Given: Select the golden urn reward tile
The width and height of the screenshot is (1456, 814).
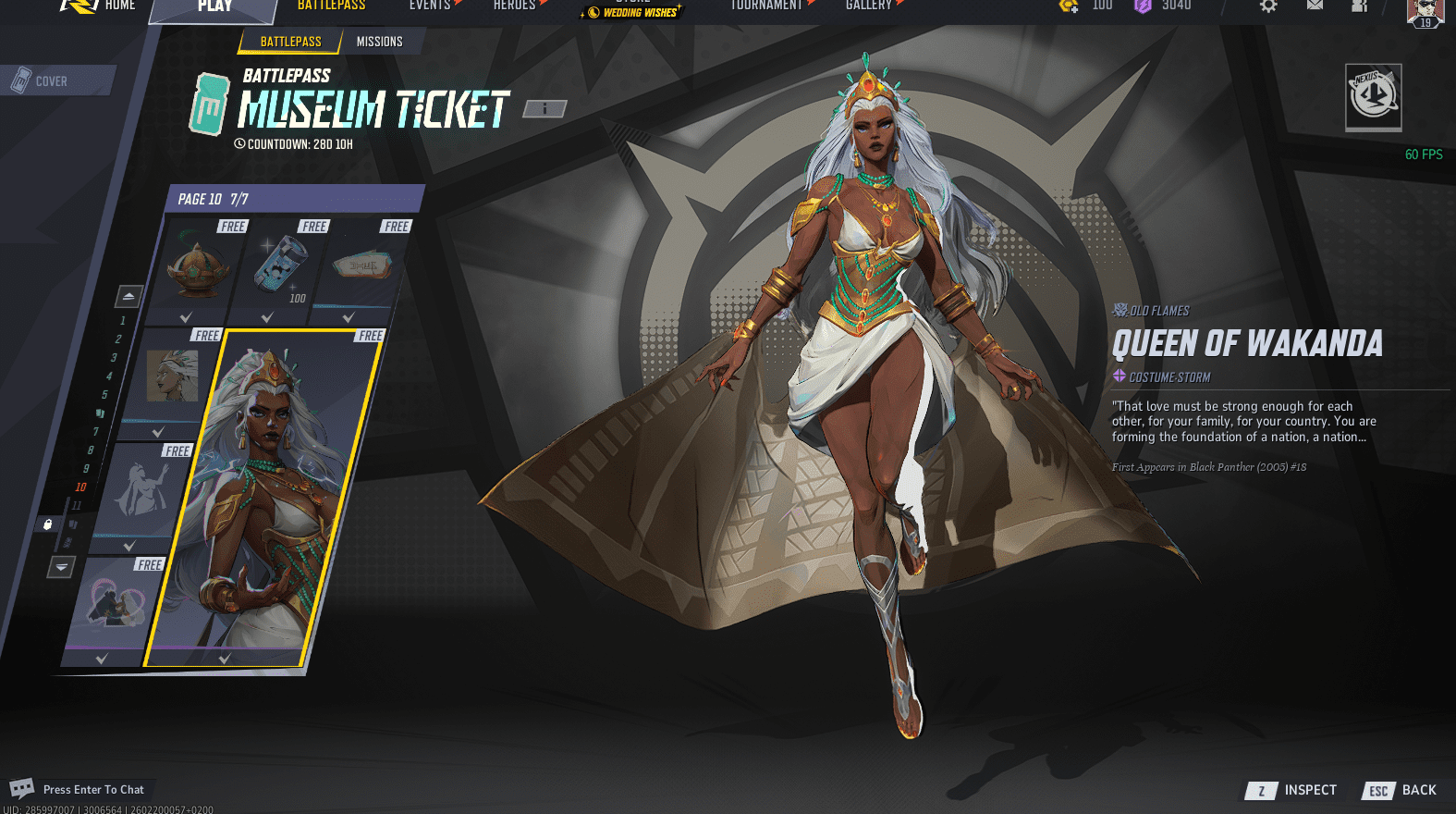Looking at the screenshot, I should point(196,268).
